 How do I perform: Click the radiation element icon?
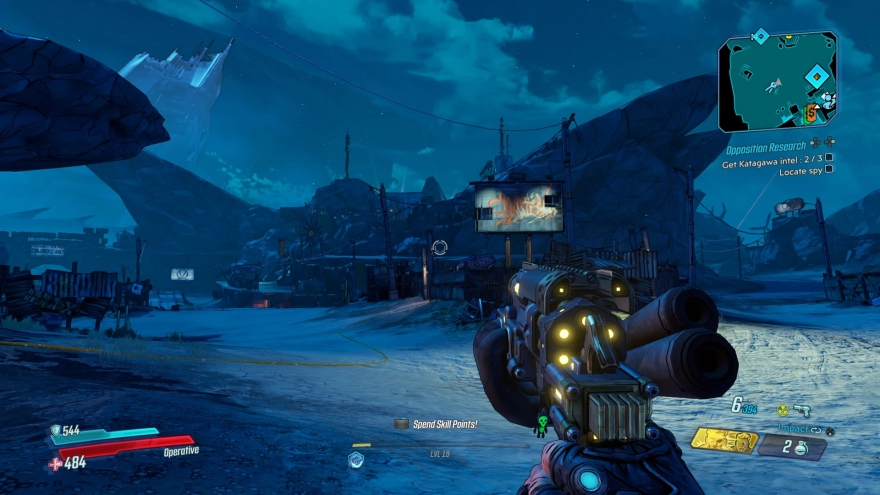tap(783, 409)
